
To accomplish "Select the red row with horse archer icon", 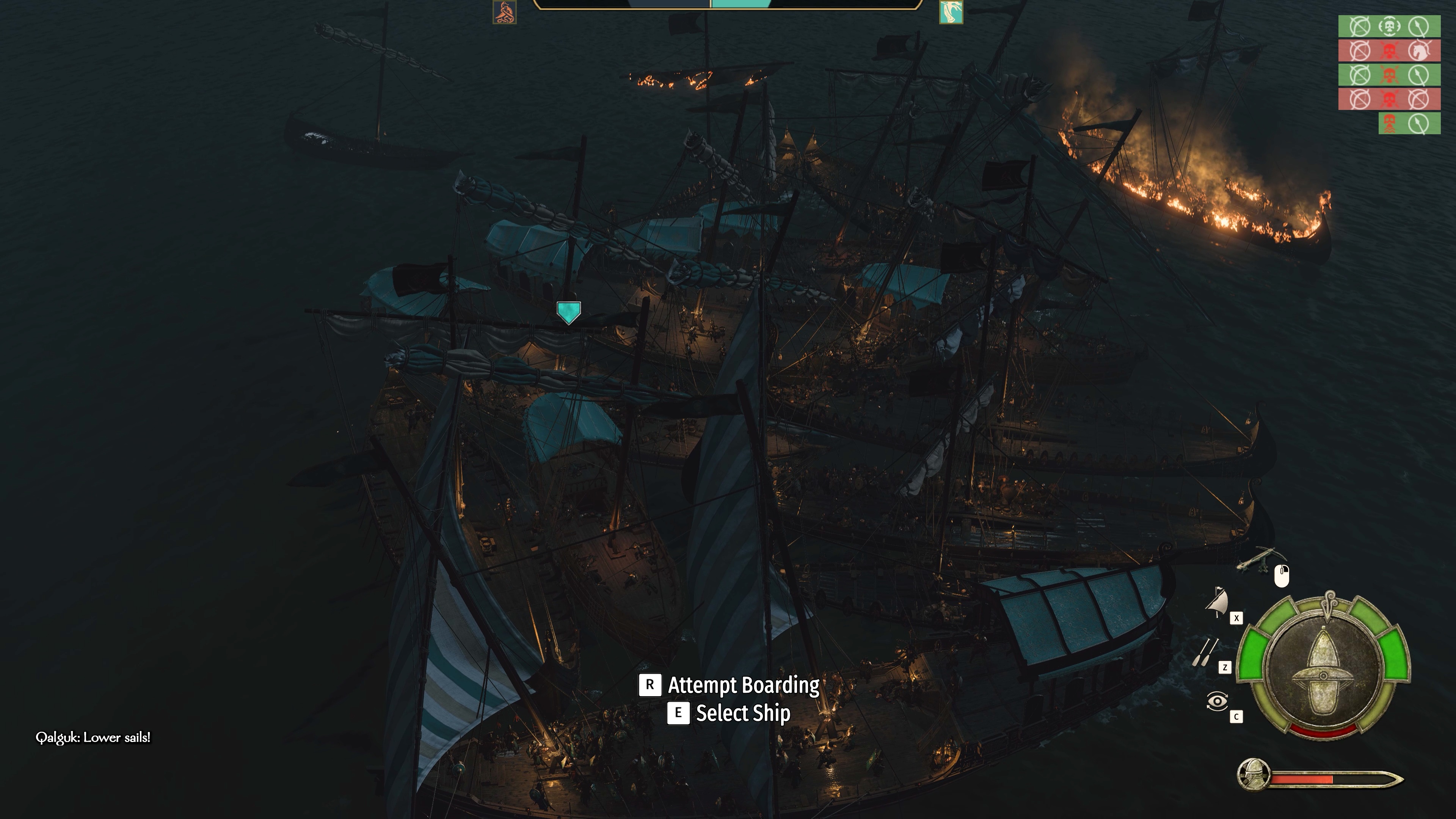I will click(x=1389, y=51).
